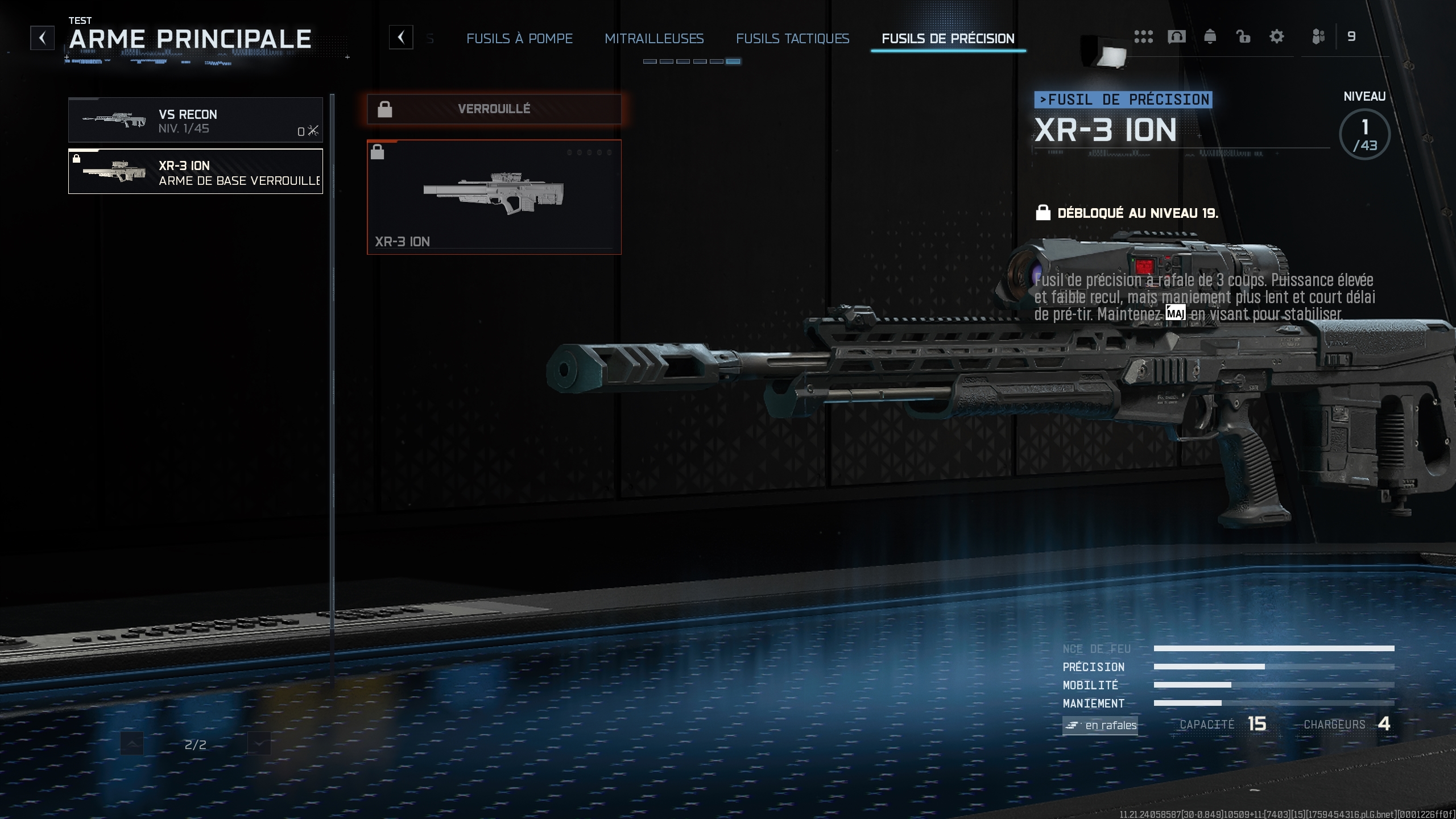This screenshot has height=819, width=1456.
Task: Select the XR-3 ION list entry
Action: point(195,171)
